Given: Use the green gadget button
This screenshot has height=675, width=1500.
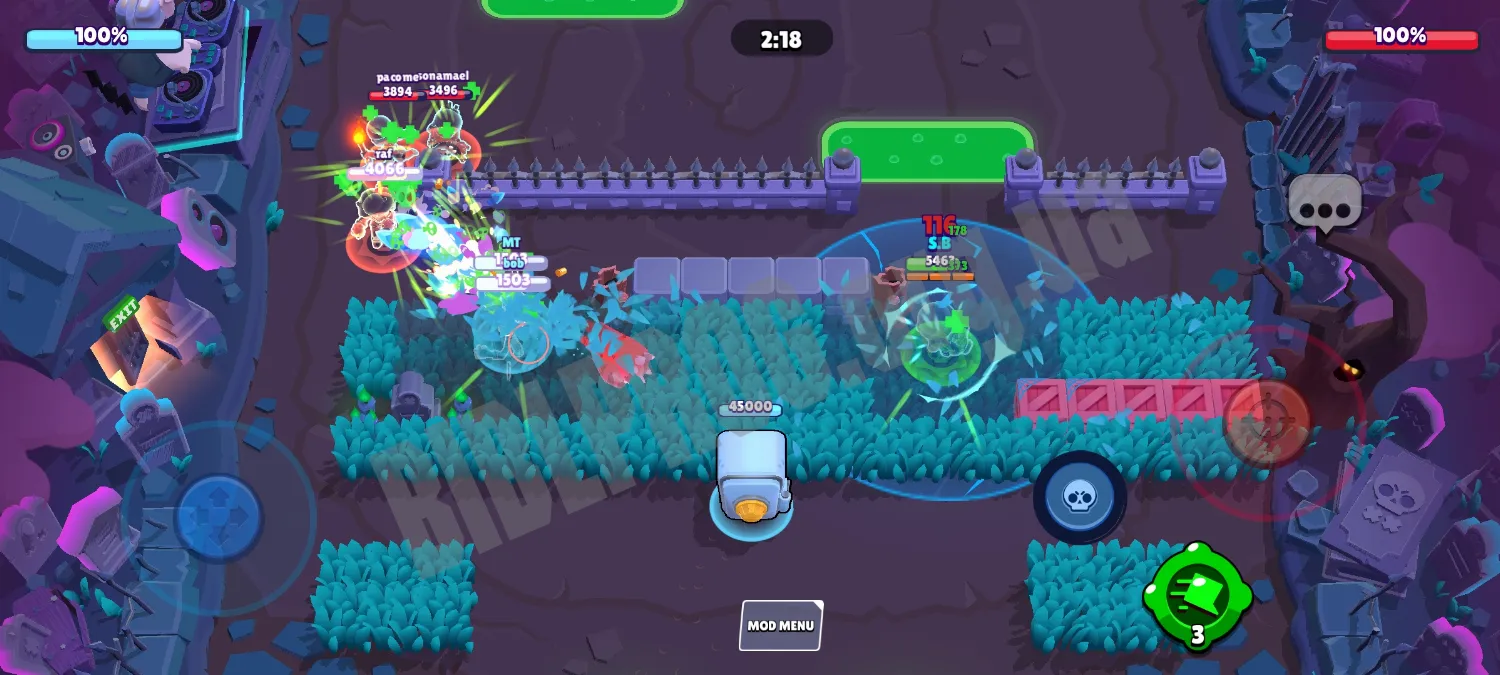Looking at the screenshot, I should [x=1197, y=596].
